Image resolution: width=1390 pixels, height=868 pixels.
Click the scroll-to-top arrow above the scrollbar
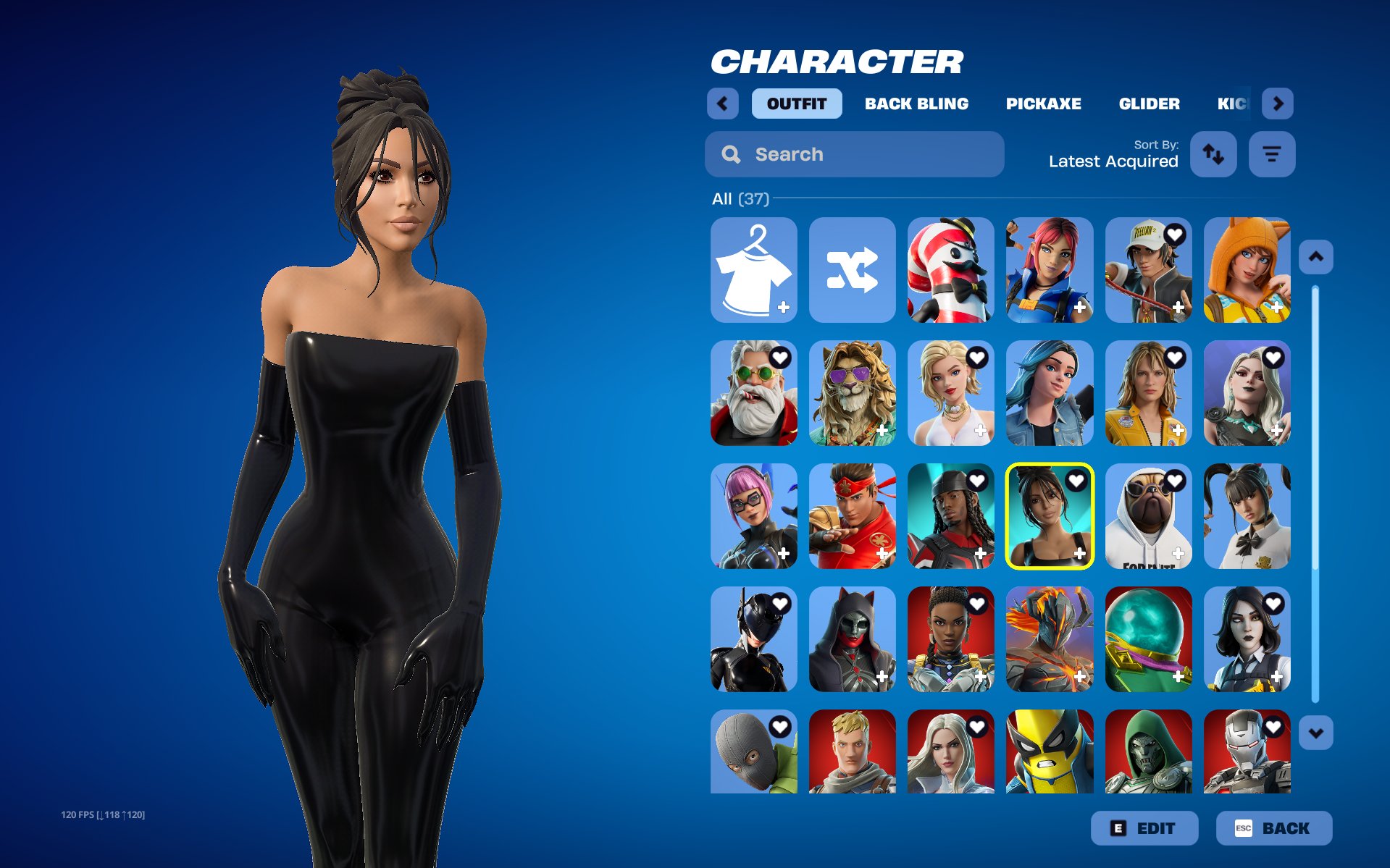pos(1318,256)
